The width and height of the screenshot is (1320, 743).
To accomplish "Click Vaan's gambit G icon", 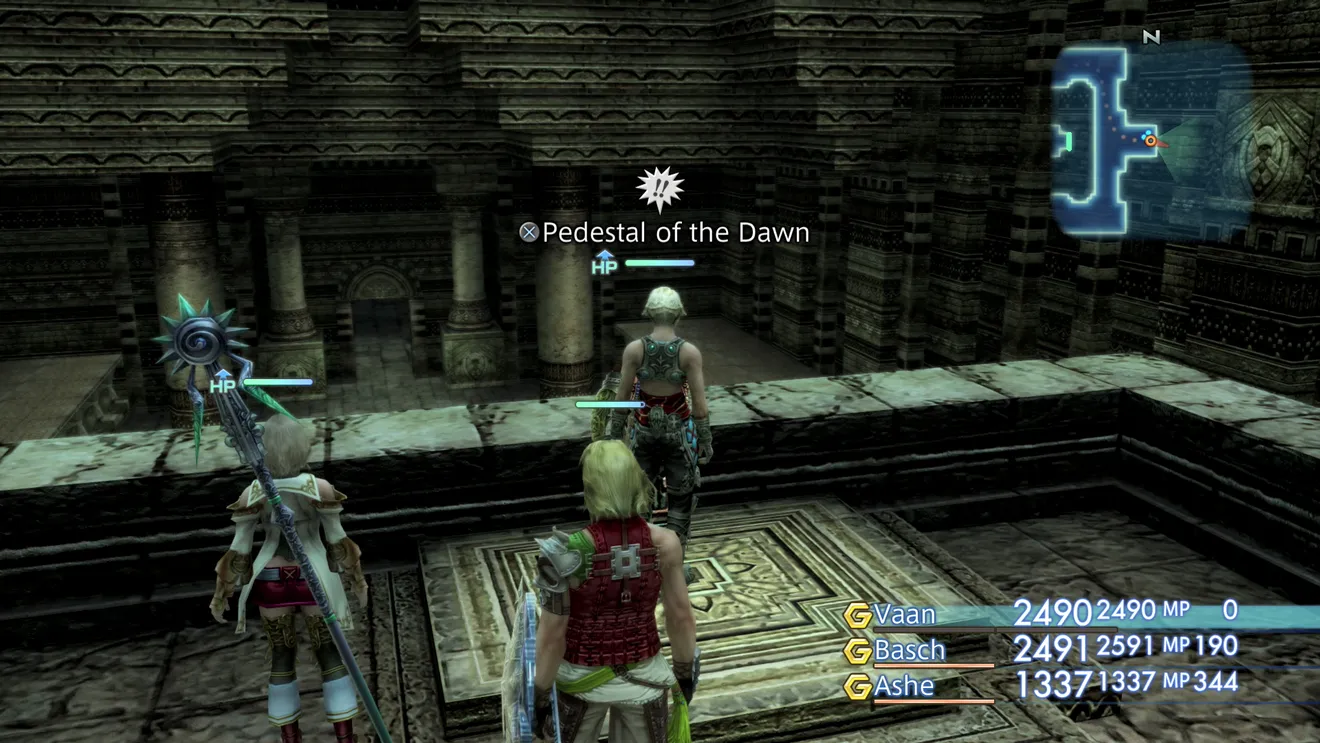I will [x=857, y=616].
